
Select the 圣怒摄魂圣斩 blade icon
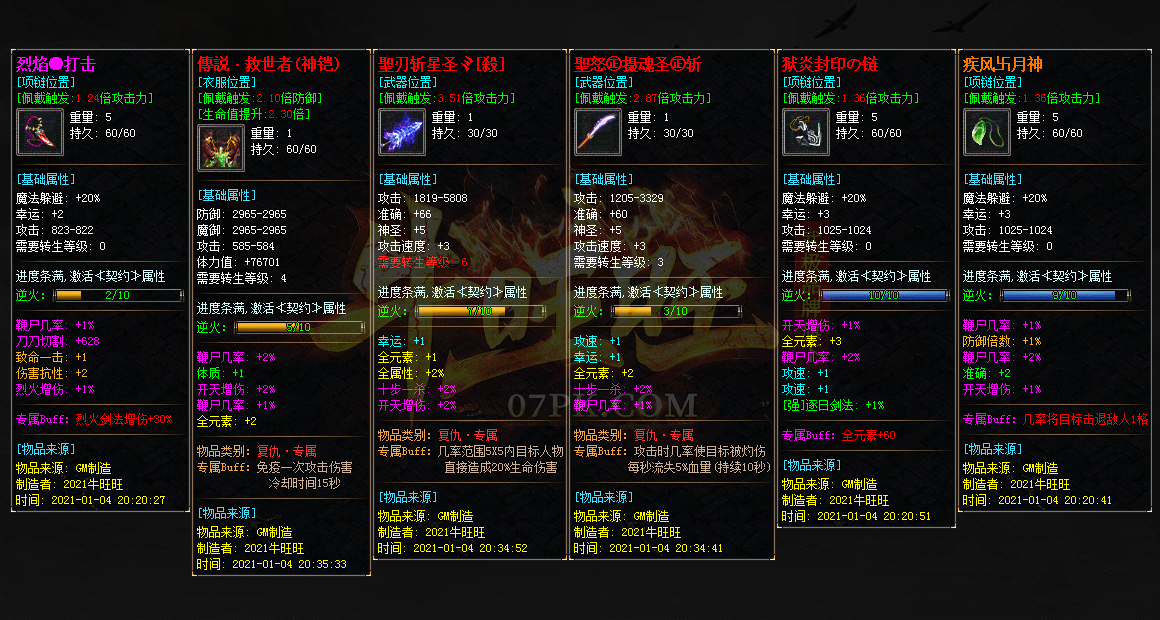coord(598,131)
